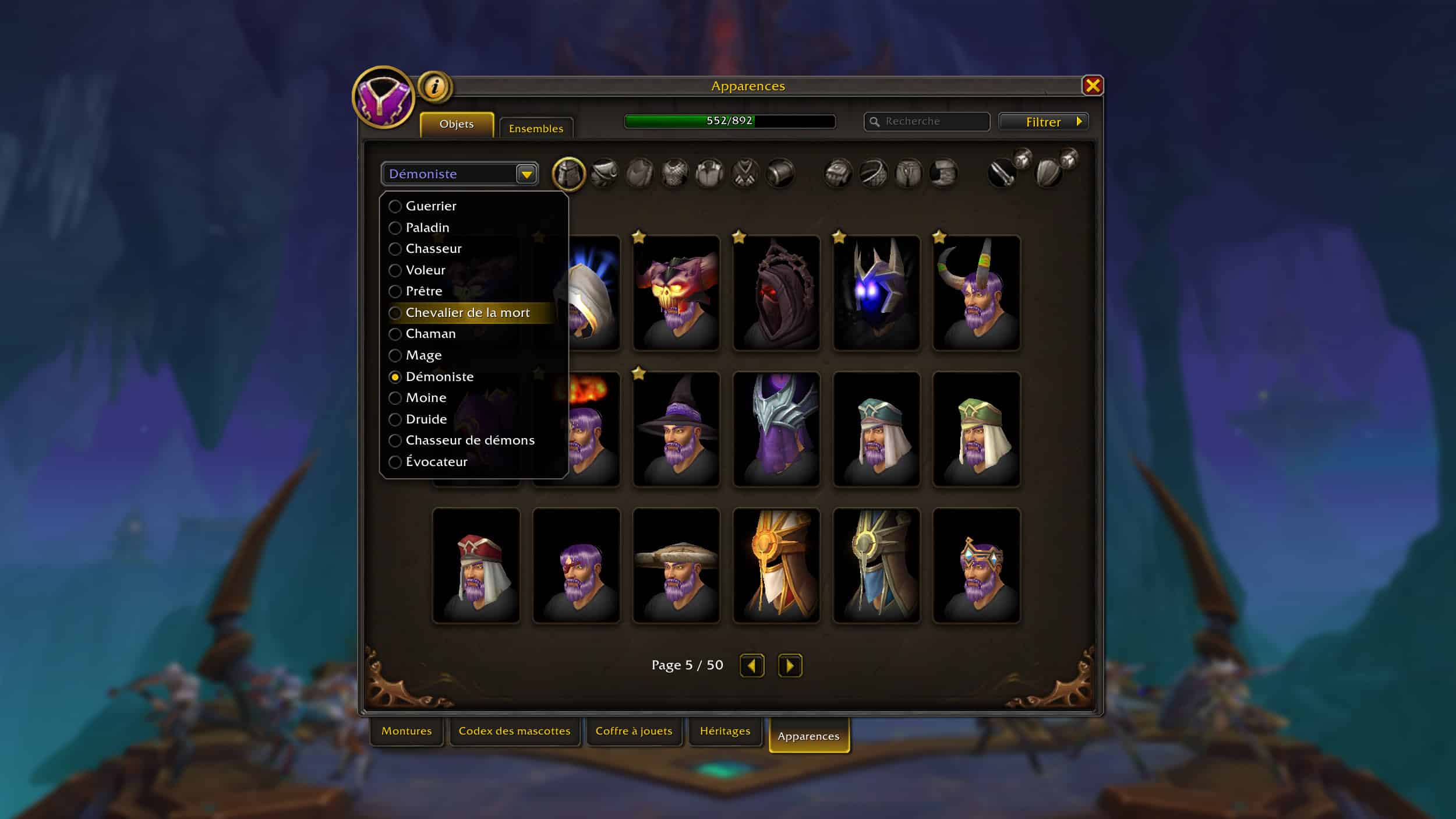
Task: Select the Mage class option
Action: [x=423, y=355]
